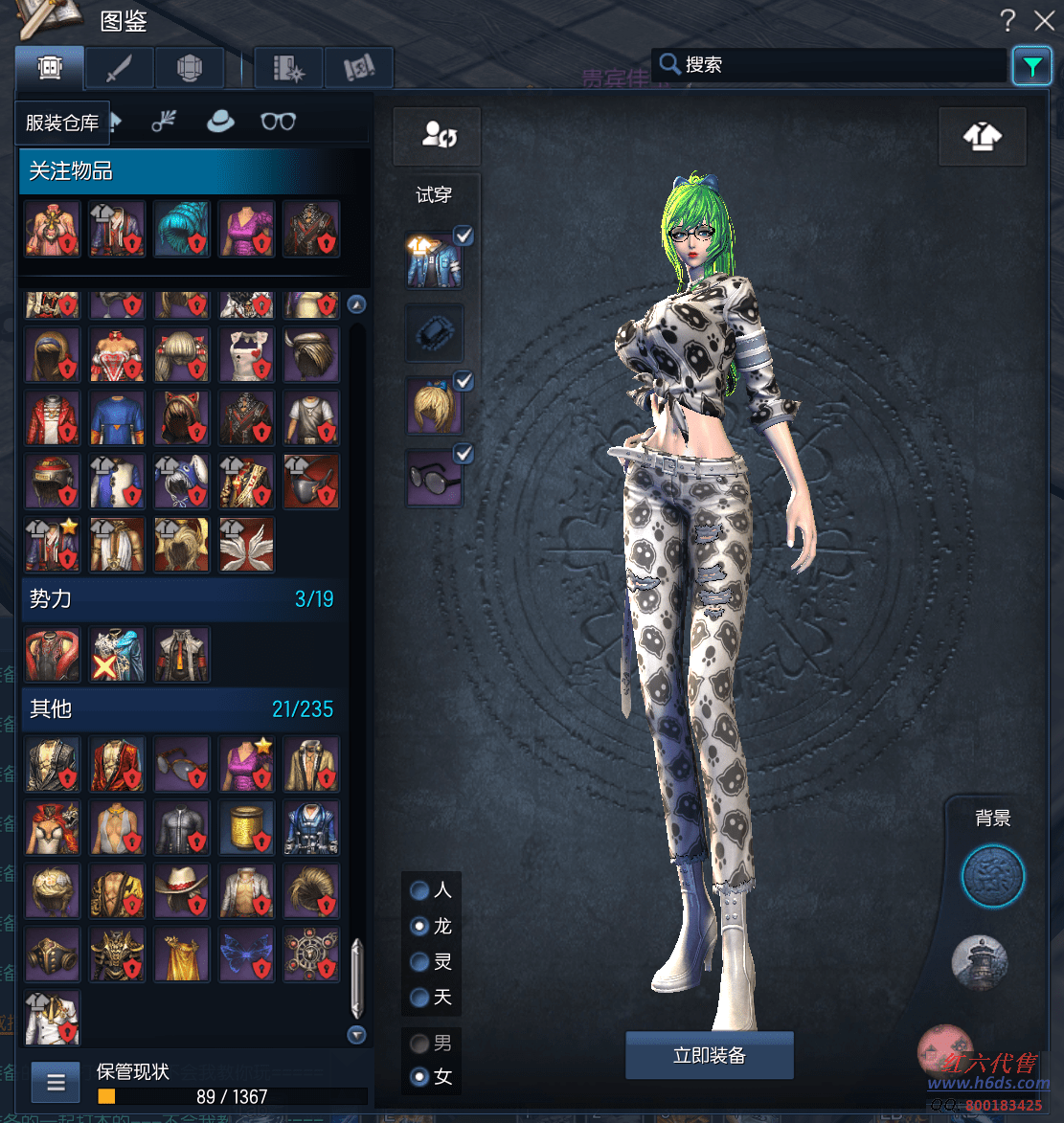
Task: Uncheck the blue jacket outfit try-on slot
Action: tap(463, 236)
